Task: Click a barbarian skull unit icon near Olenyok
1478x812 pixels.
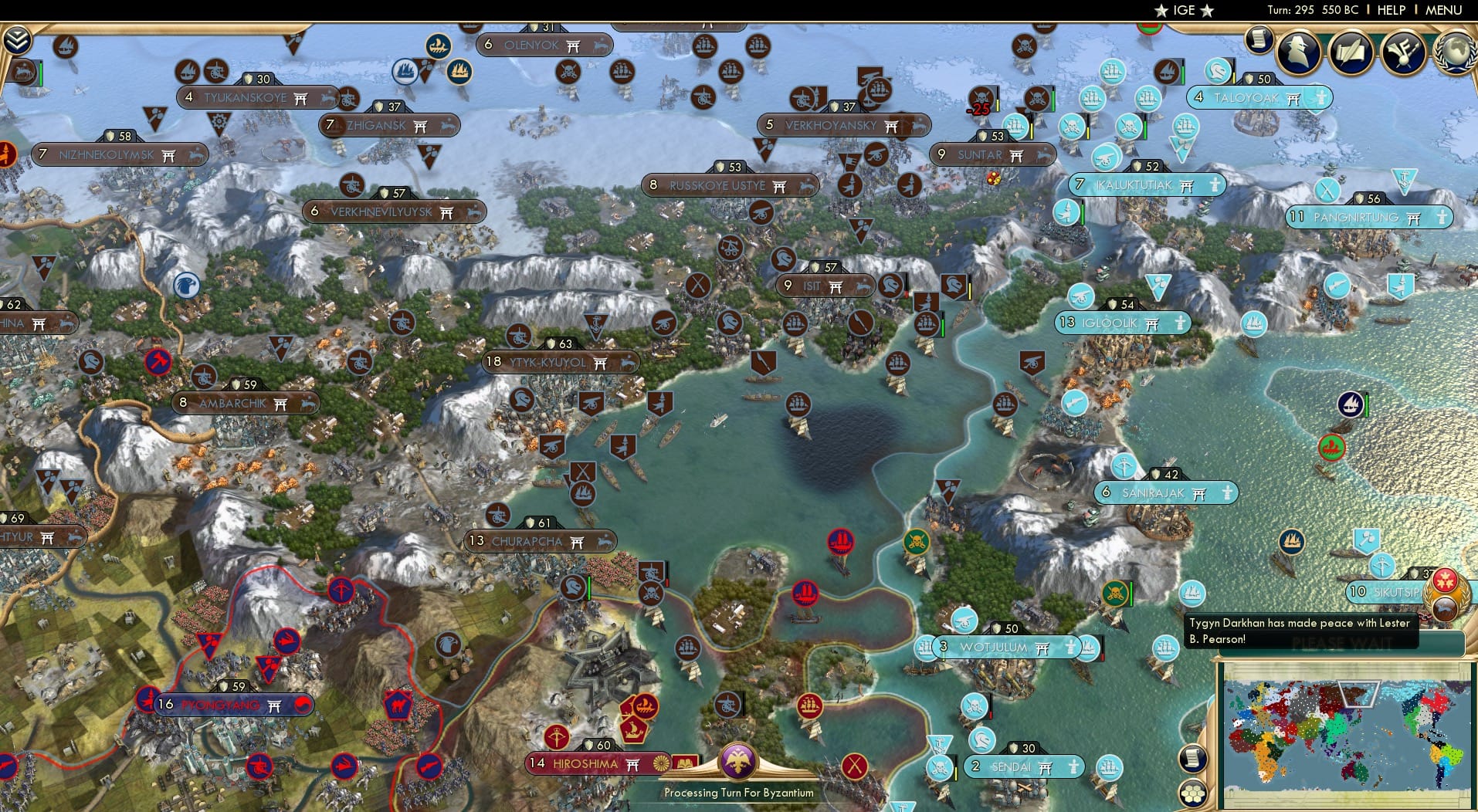Action: 570,72
